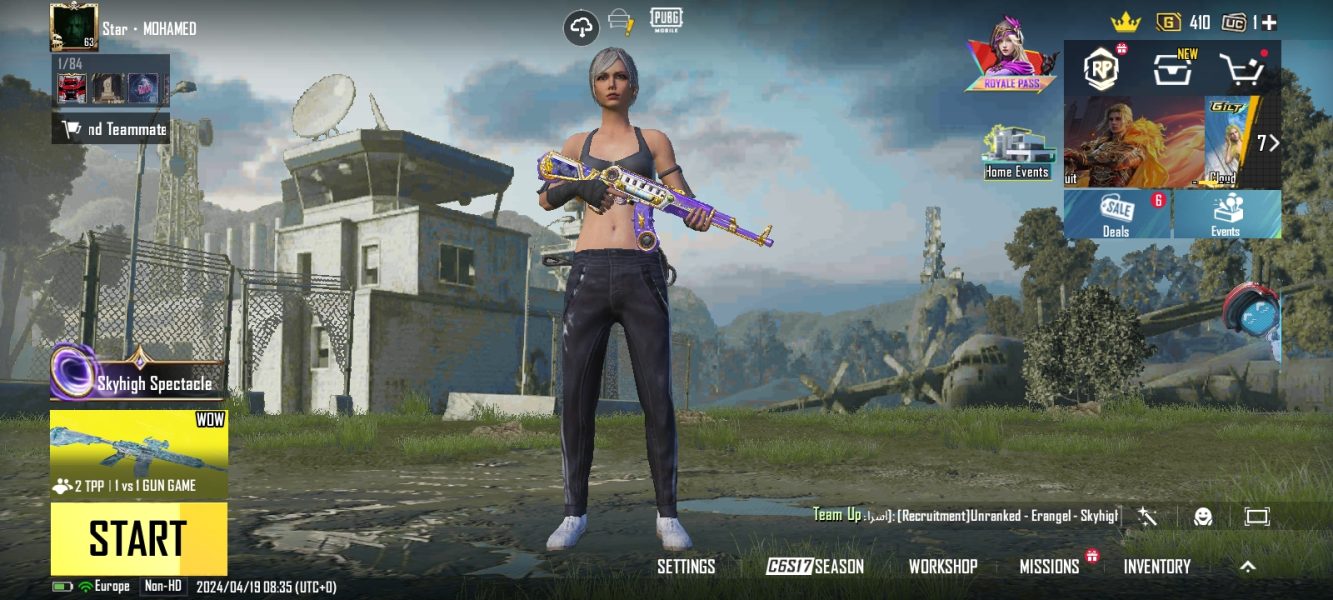This screenshot has height=600, width=1333.
Task: Open the C6S17 Season page
Action: [815, 566]
